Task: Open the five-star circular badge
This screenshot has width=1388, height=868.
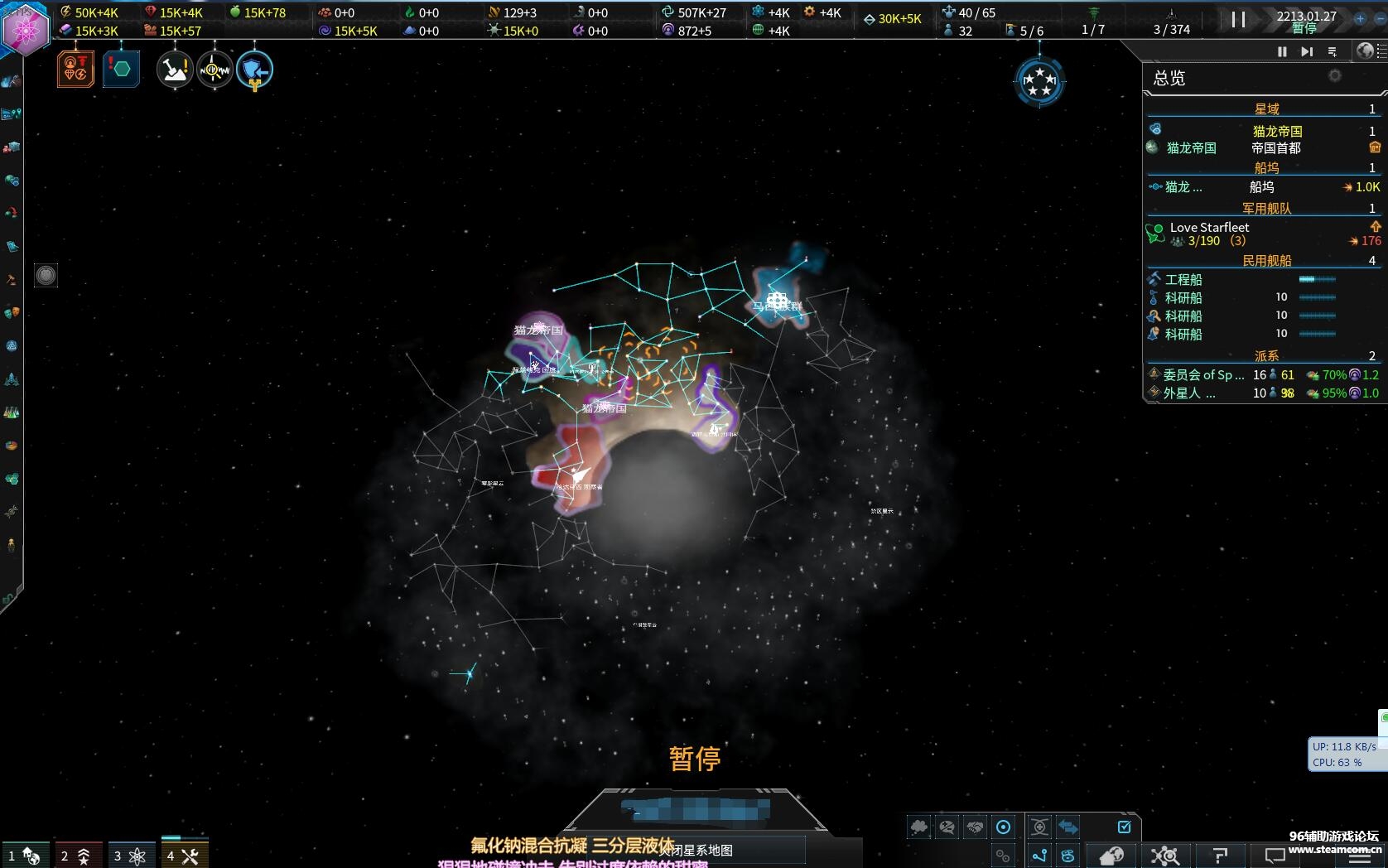Action: pos(1039,81)
